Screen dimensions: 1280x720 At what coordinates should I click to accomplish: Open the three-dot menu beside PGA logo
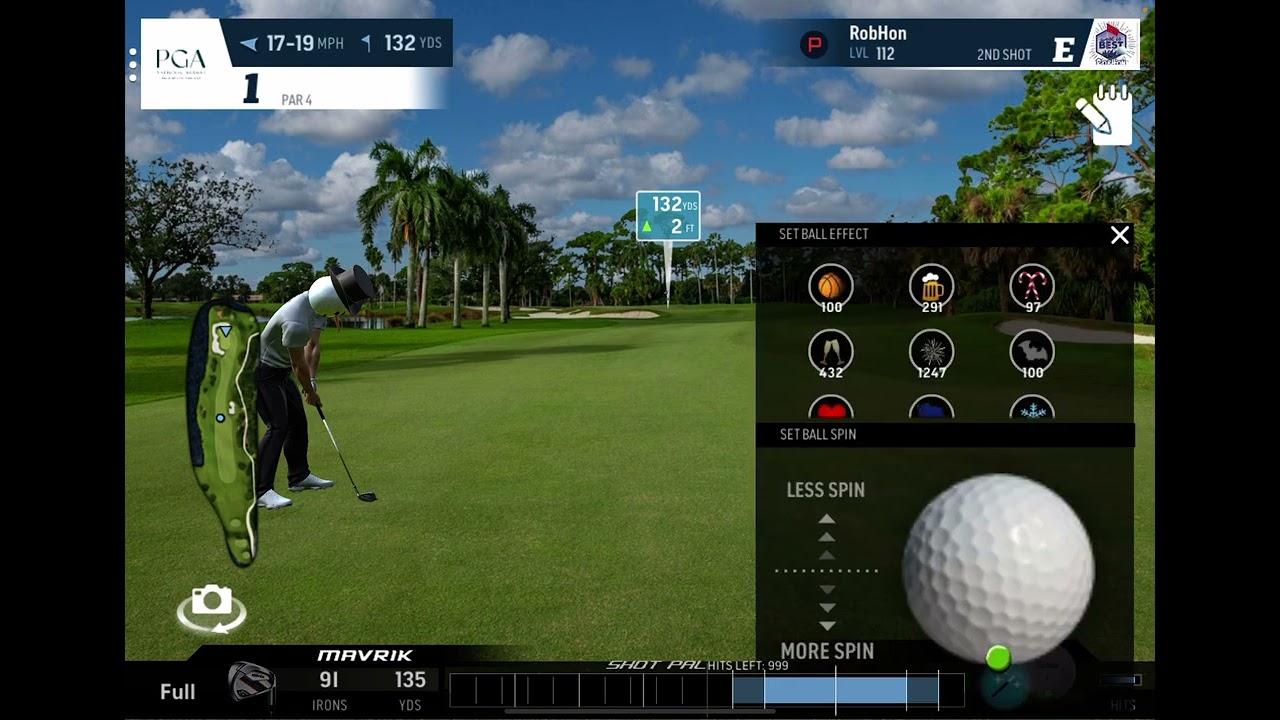pos(133,64)
